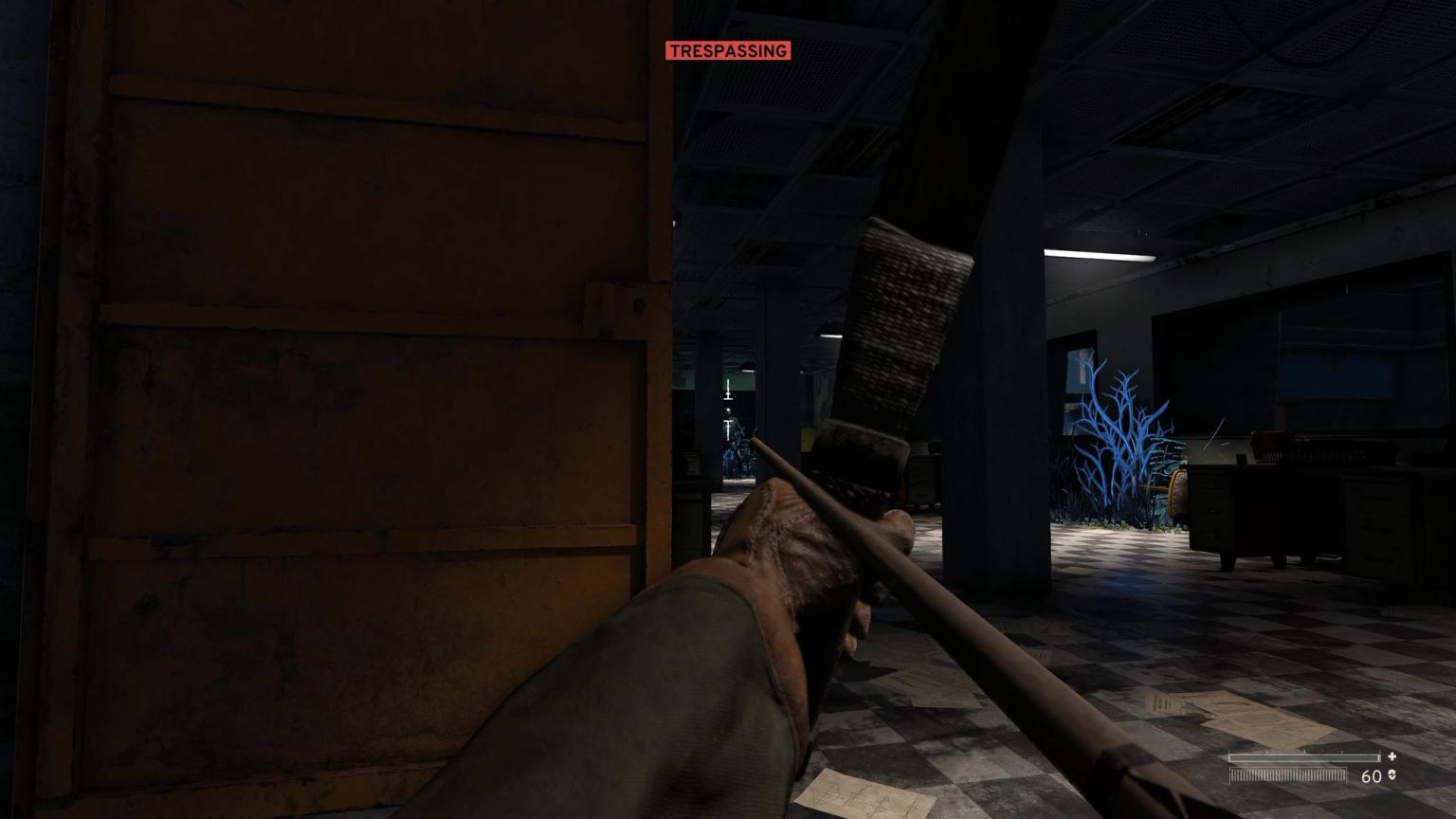The height and width of the screenshot is (819, 1456).
Task: Click the notched ammo reserve gauge
Action: point(1287,774)
